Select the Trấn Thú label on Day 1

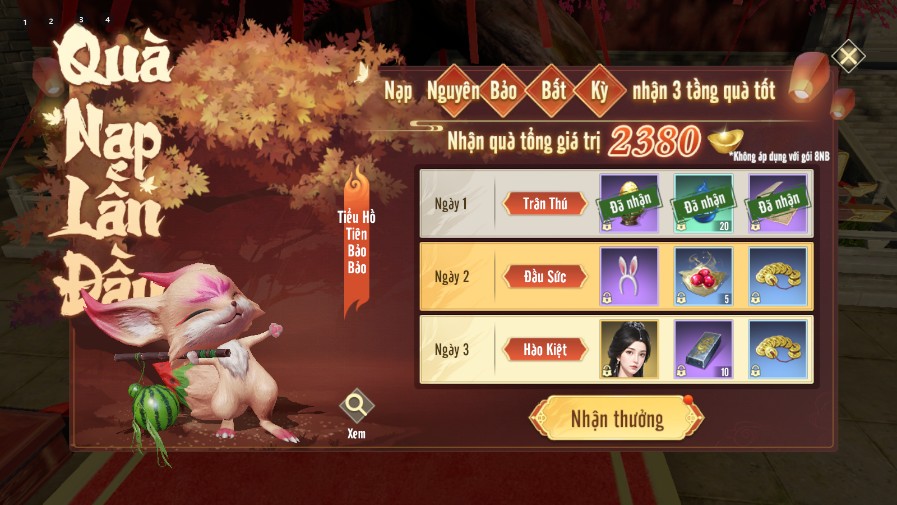click(x=544, y=204)
